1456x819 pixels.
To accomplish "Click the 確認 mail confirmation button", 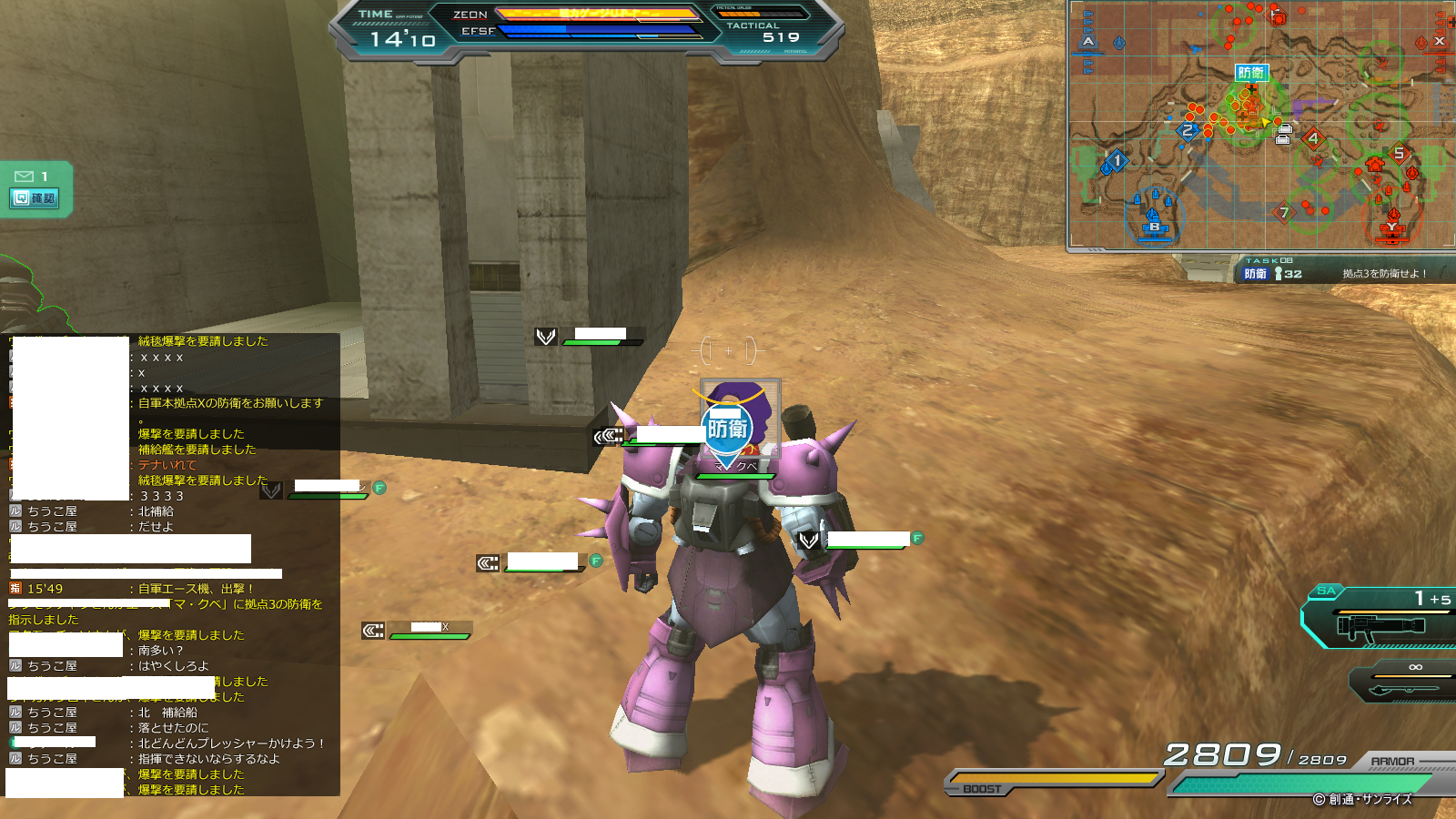I will [35, 198].
